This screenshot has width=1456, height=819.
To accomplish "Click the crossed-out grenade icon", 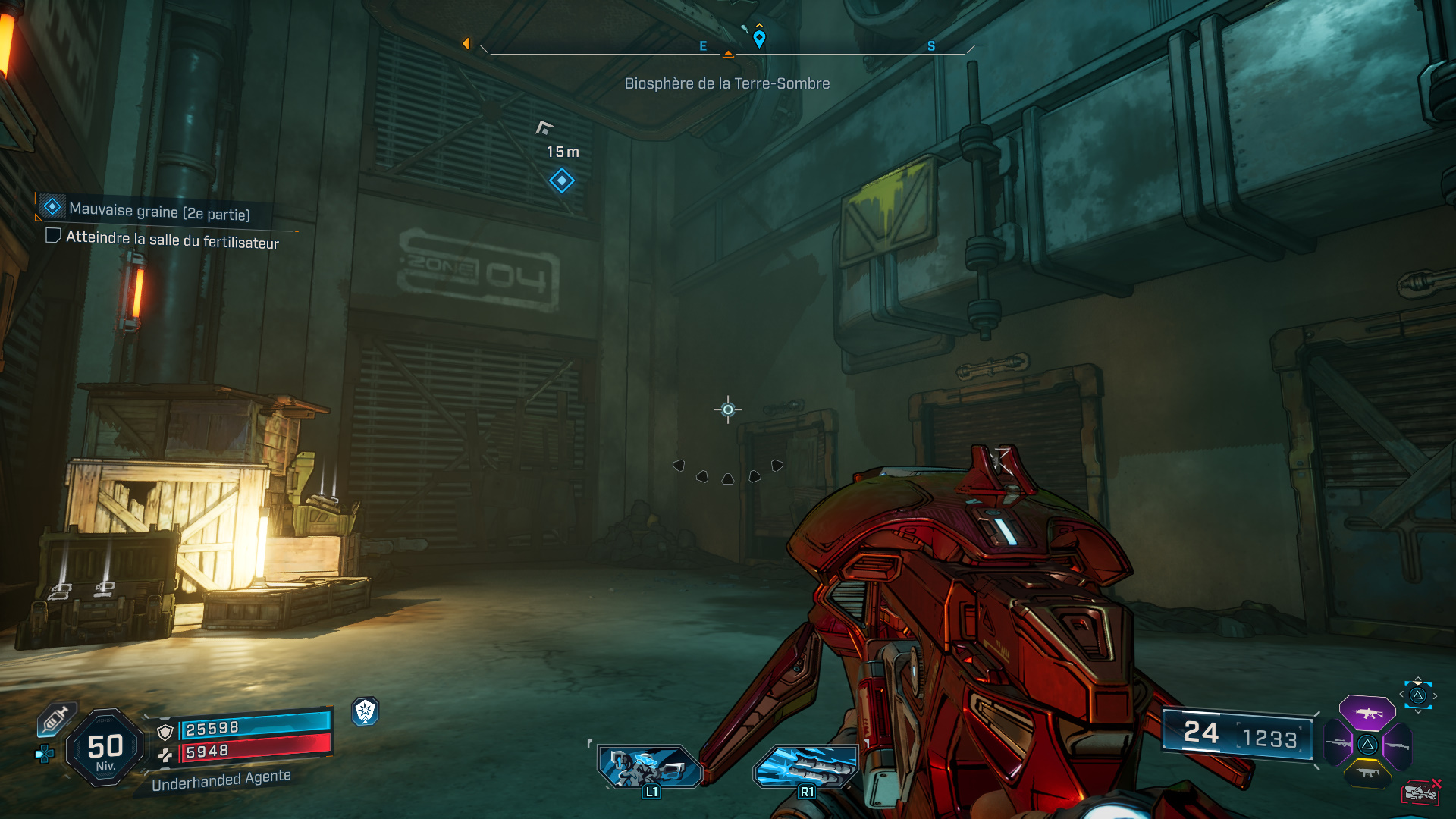I will [x=1420, y=791].
